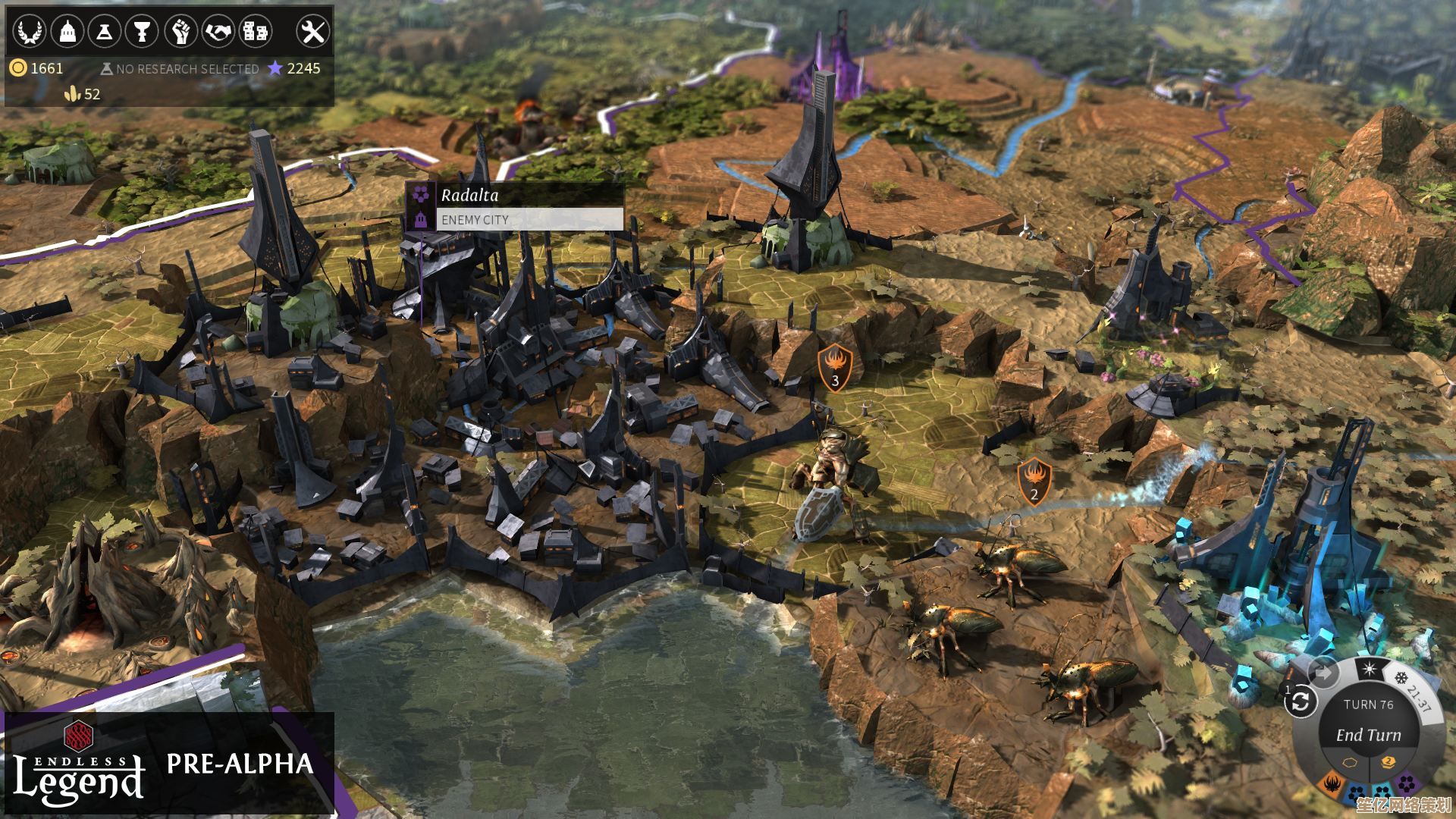This screenshot has width=1456, height=819.
Task: Click the snowflake winter season indicator
Action: (x=1401, y=677)
